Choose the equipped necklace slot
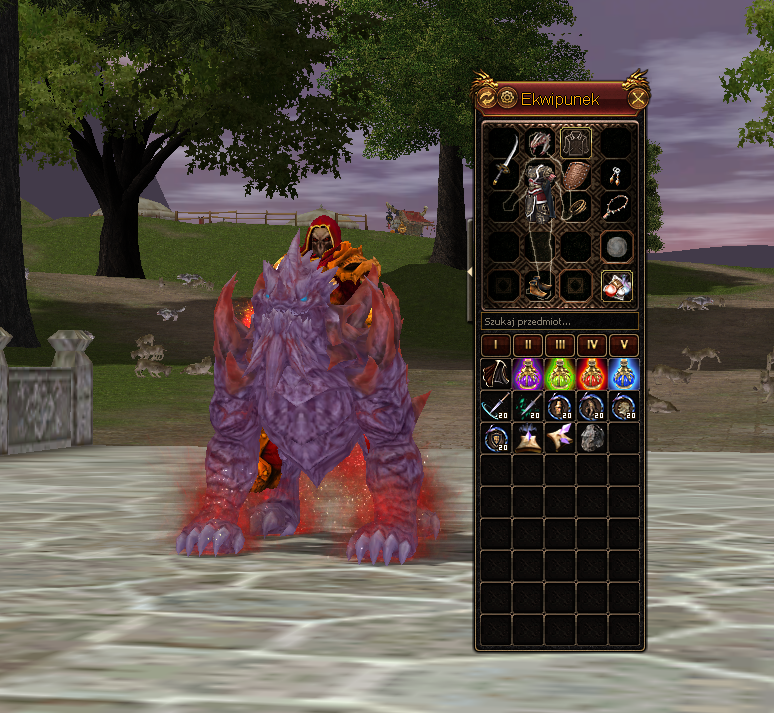 616,208
